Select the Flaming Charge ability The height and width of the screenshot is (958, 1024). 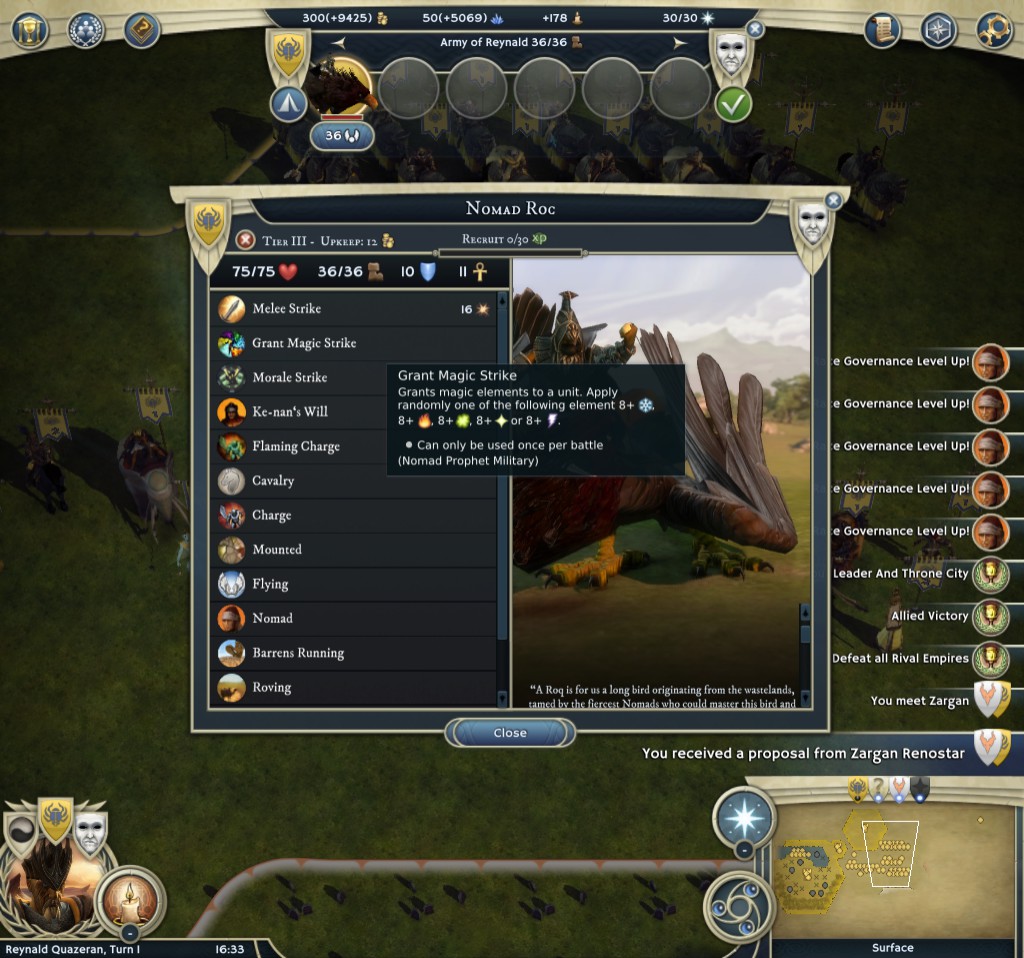point(353,447)
